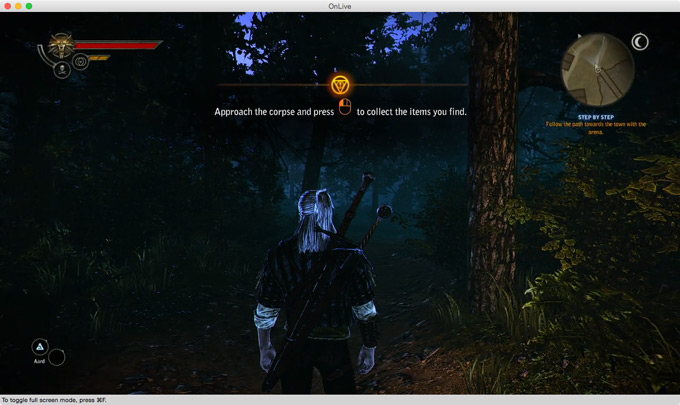Click the orange tutorial hint emblem
Image resolution: width=680 pixels, height=405 pixels.
340,85
